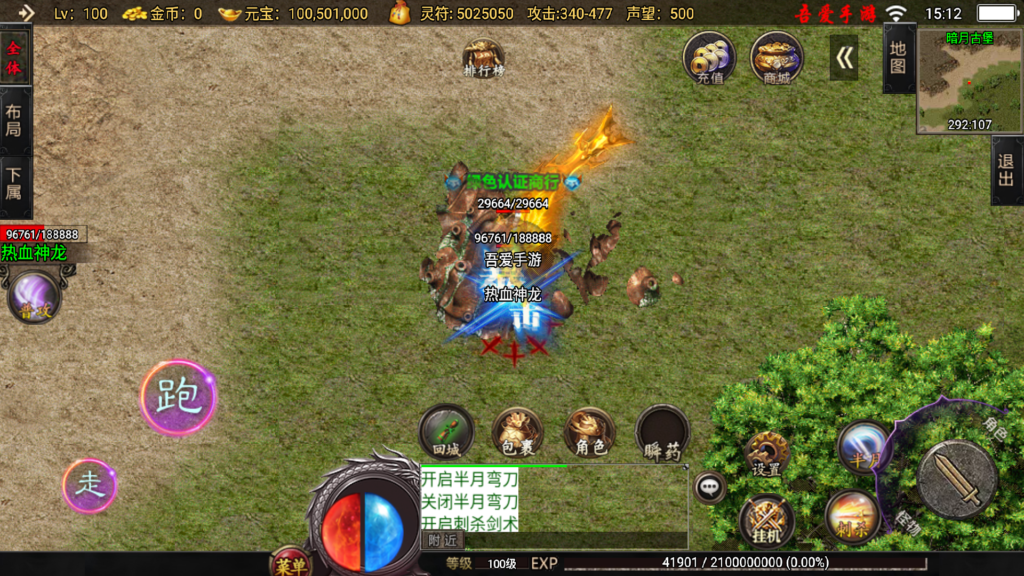Toggle the 跑 run mode button
Image resolution: width=1024 pixels, height=576 pixels.
tap(178, 397)
